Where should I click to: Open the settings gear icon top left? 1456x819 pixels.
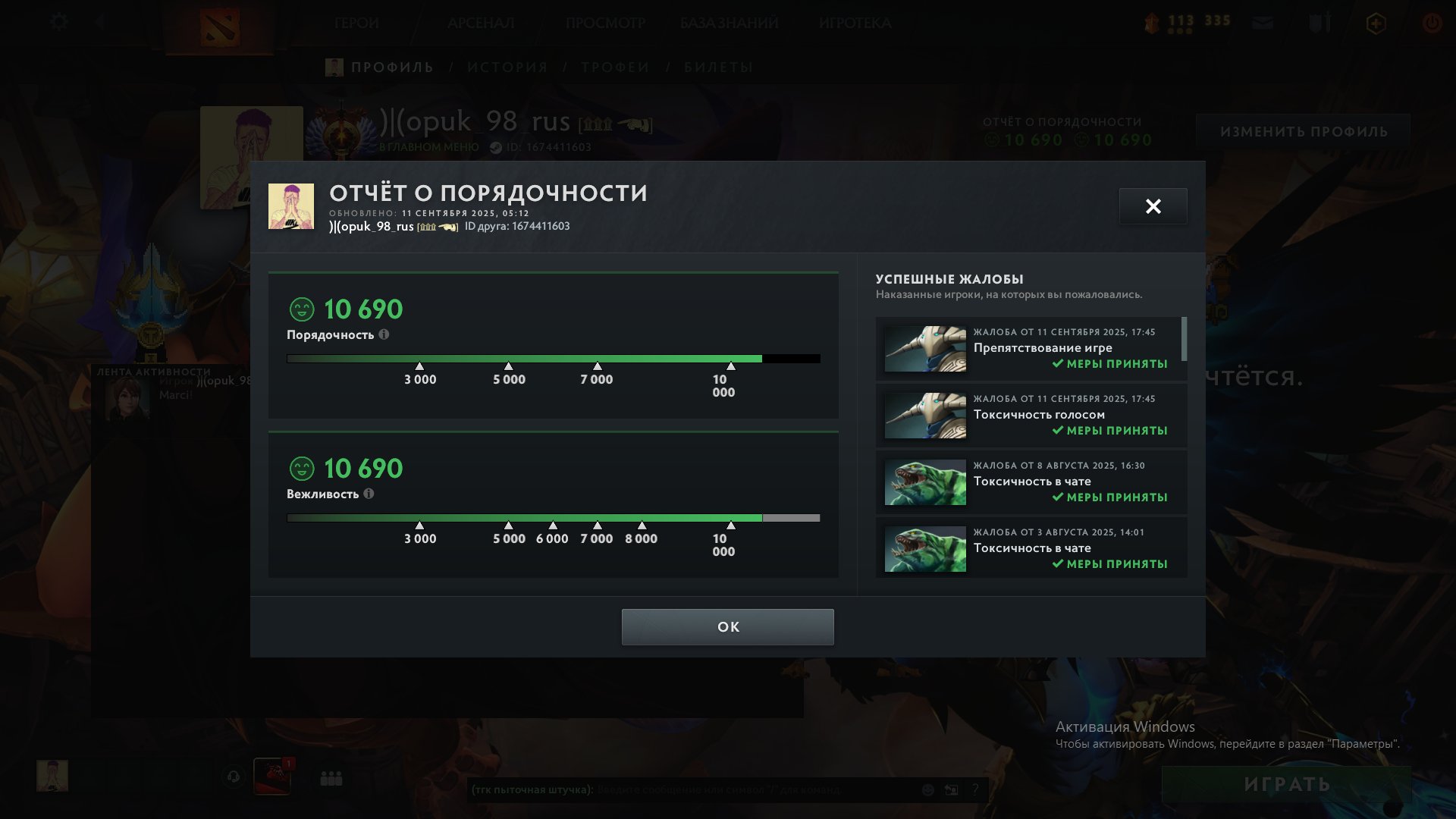(58, 22)
